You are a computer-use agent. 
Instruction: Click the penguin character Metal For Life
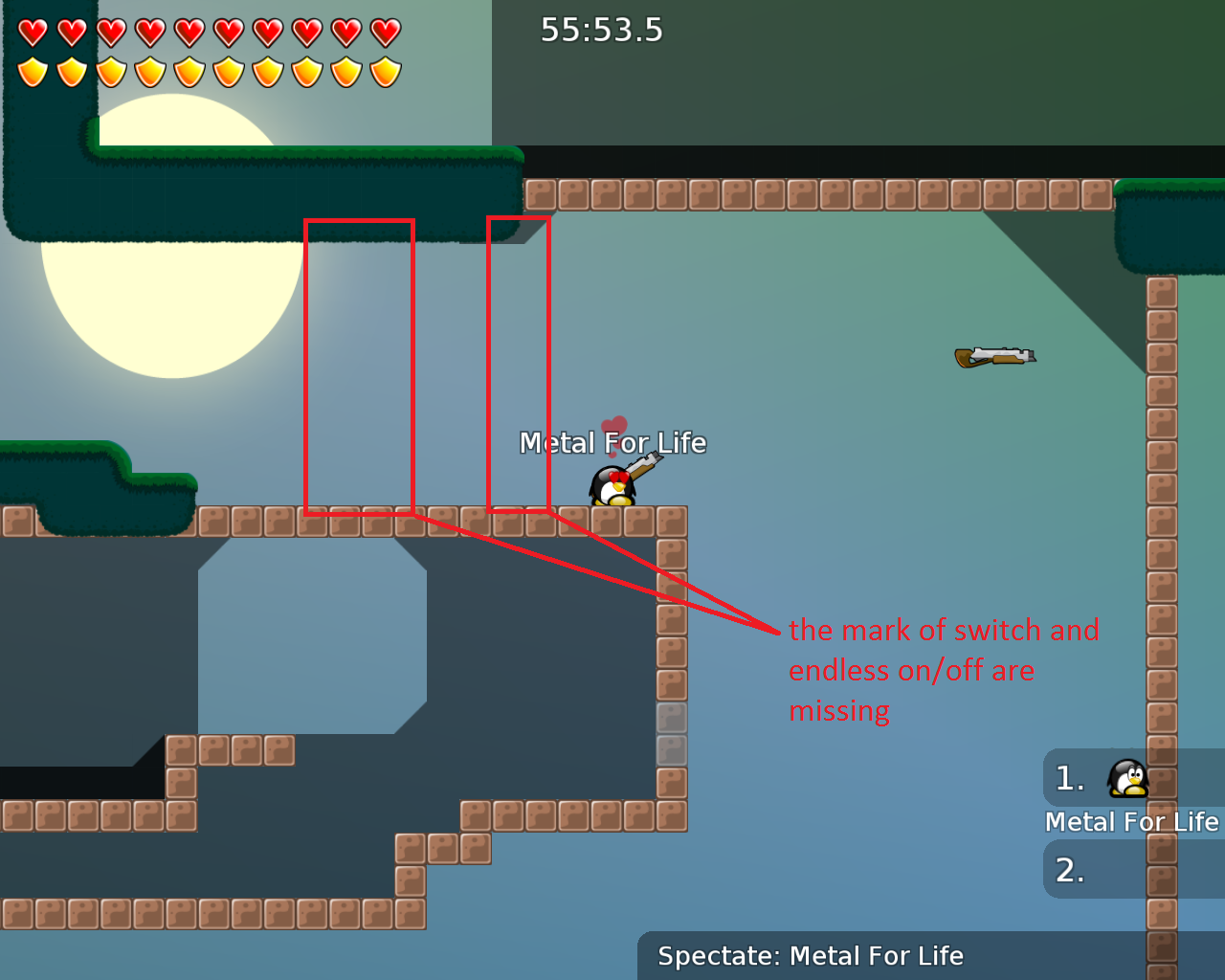(x=611, y=483)
